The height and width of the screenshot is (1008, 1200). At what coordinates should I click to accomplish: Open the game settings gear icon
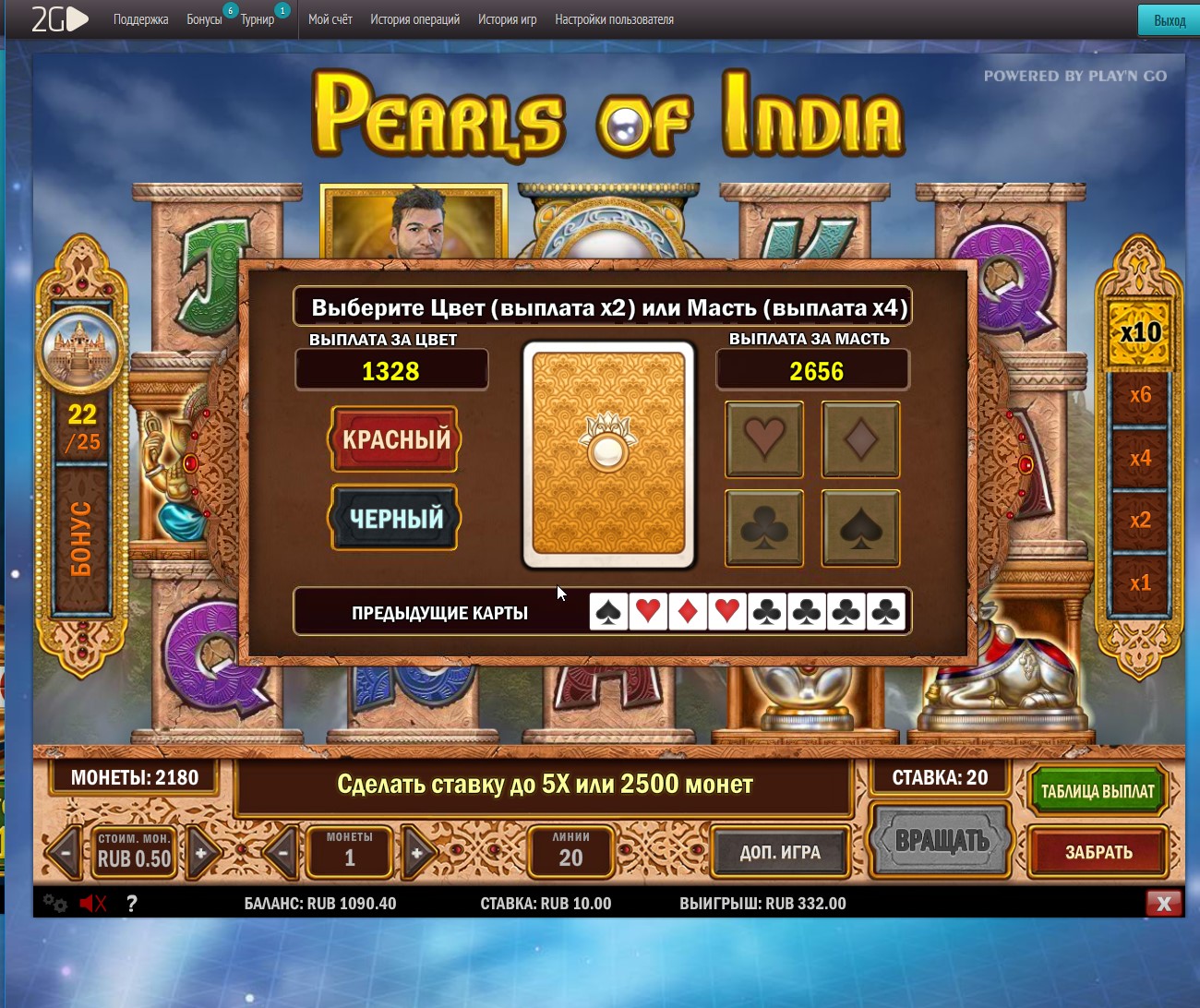click(55, 904)
